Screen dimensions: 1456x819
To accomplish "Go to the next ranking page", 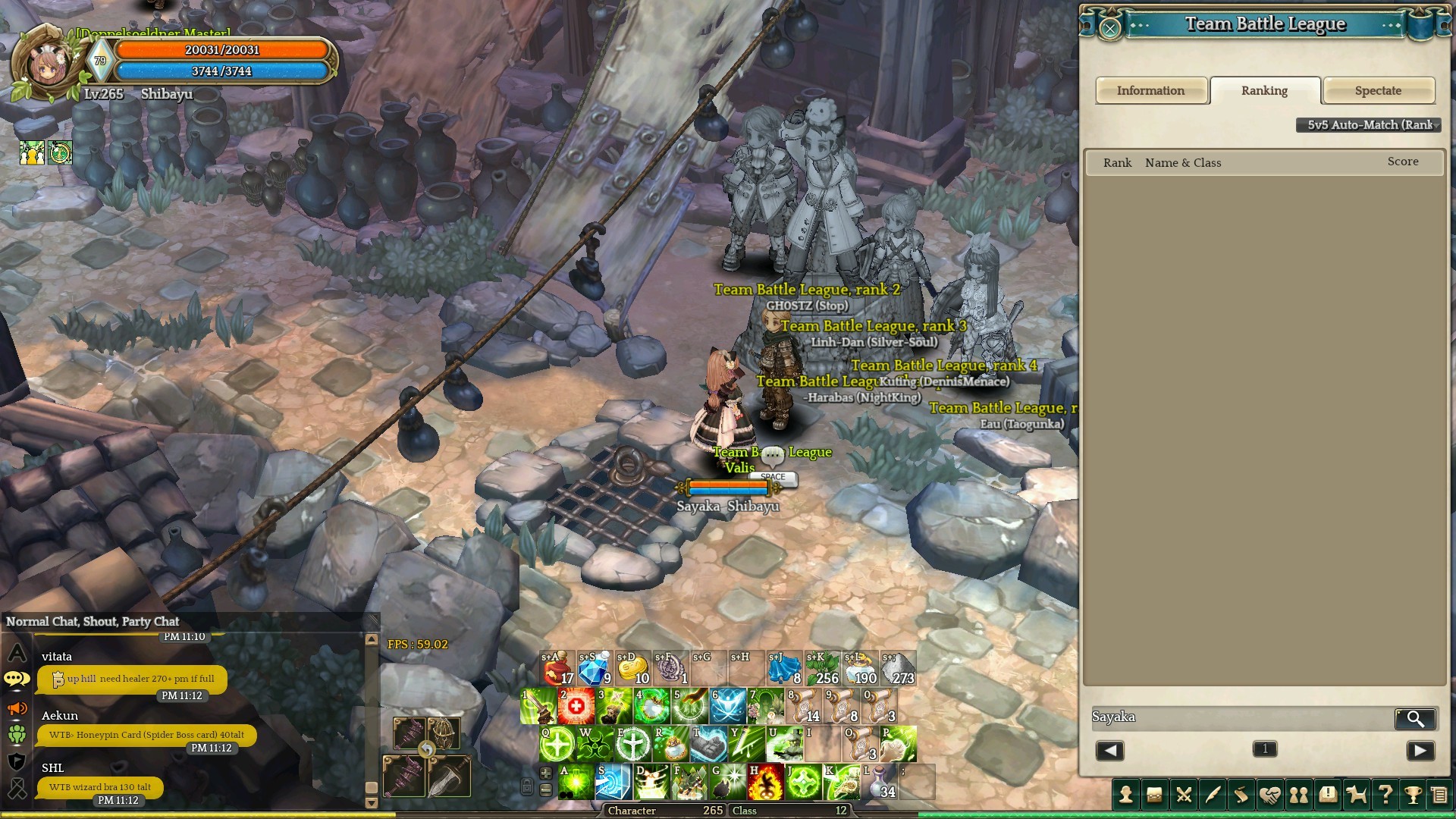I will tap(1420, 751).
